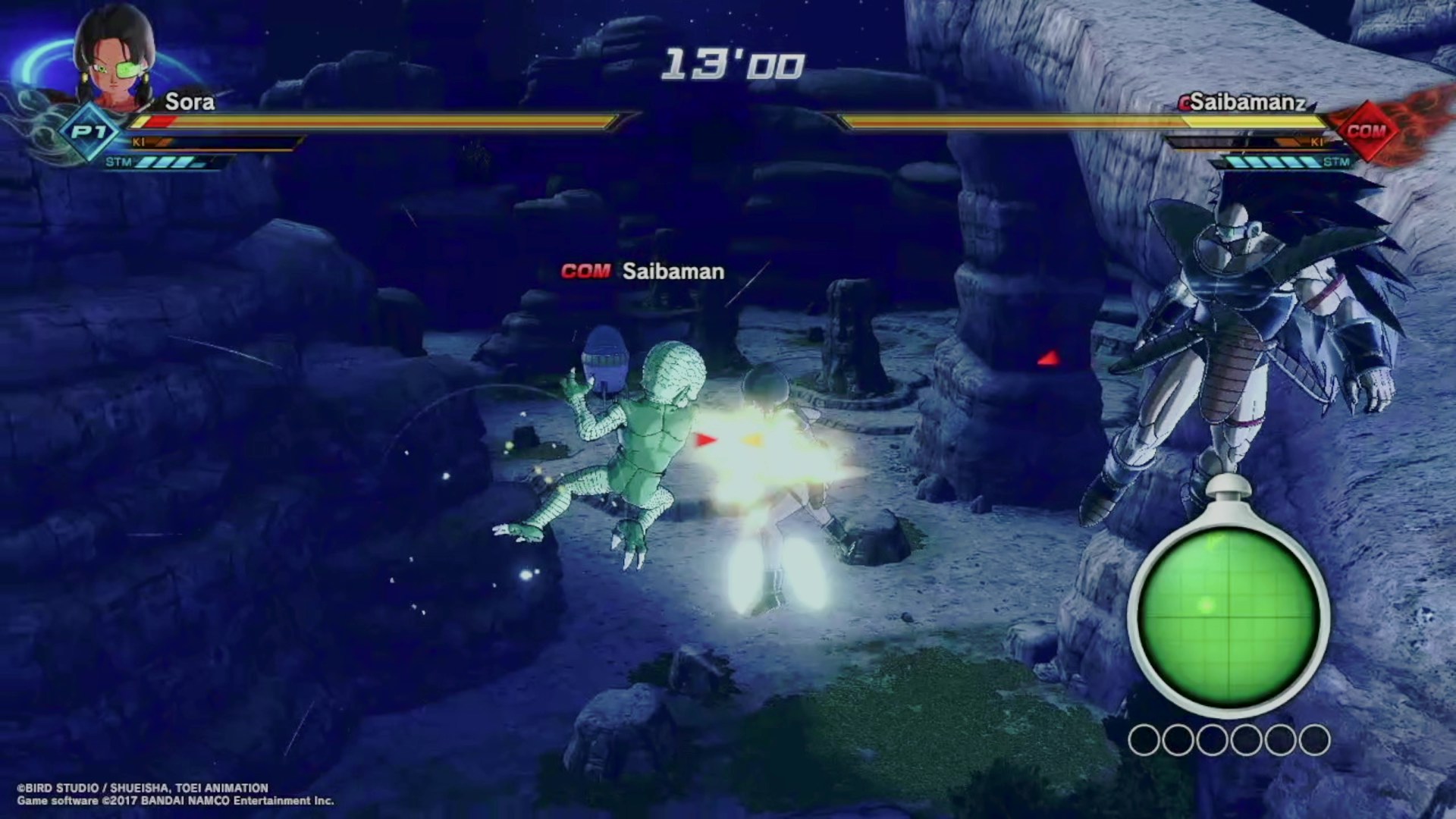Select the Saibaman target name tag
The width and height of the screenshot is (1456, 819).
642,271
